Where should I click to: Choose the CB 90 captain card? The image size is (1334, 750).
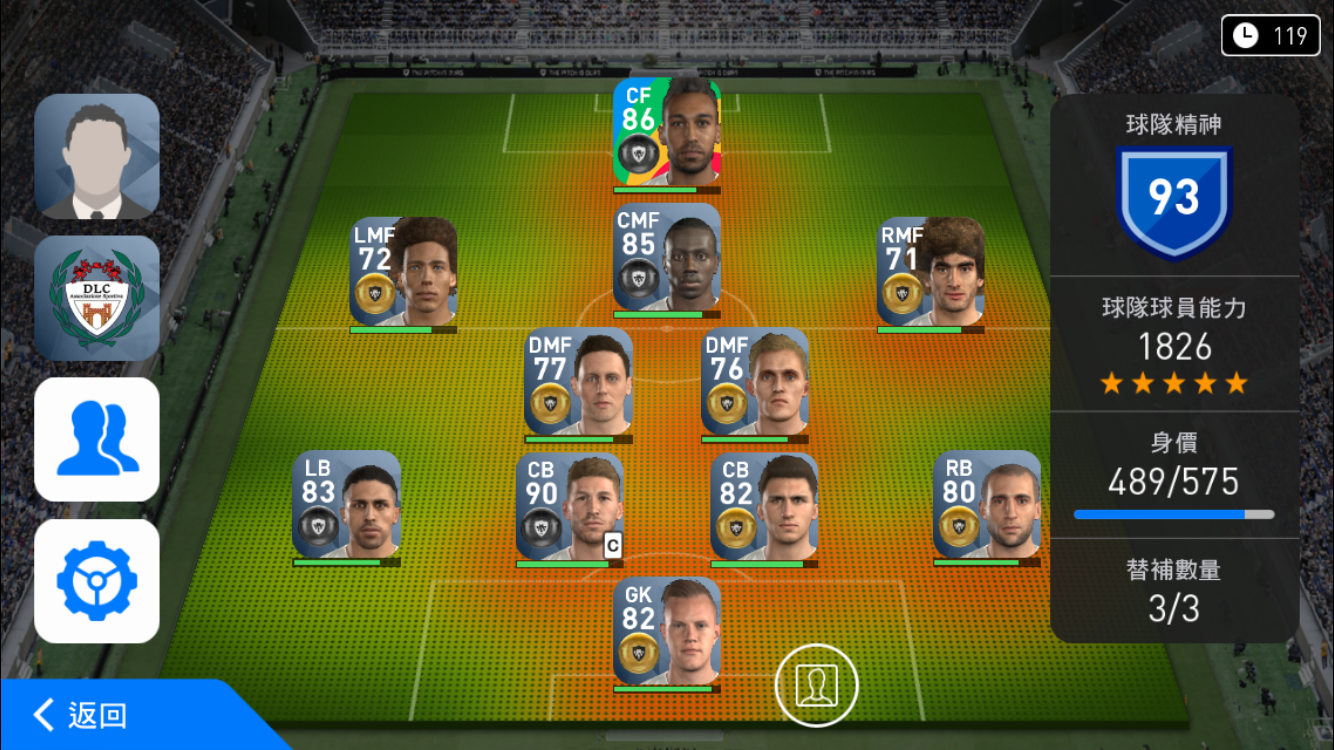[569, 507]
